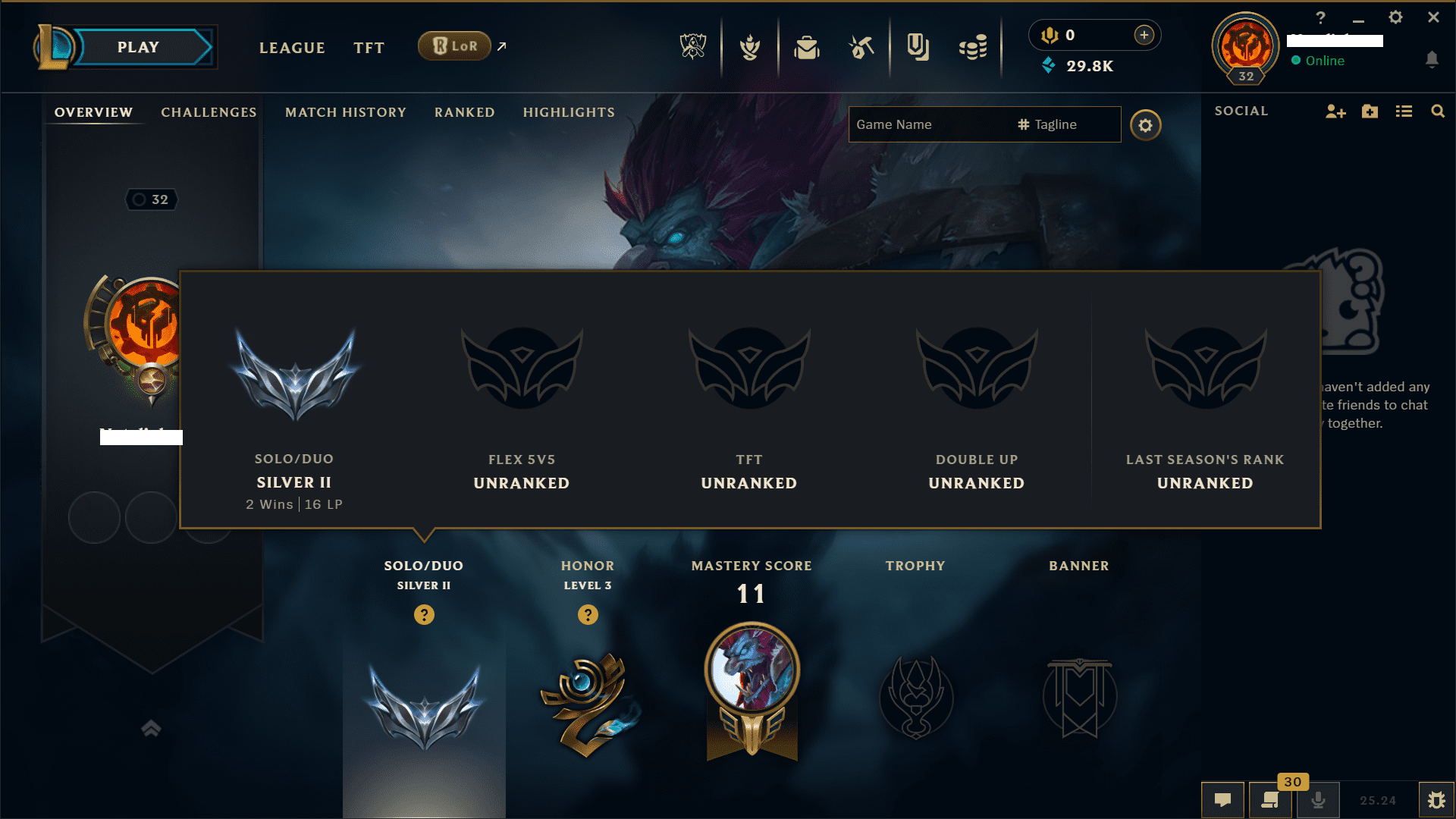The height and width of the screenshot is (819, 1456).
Task: Open the Collection cards icon
Action: click(x=918, y=47)
